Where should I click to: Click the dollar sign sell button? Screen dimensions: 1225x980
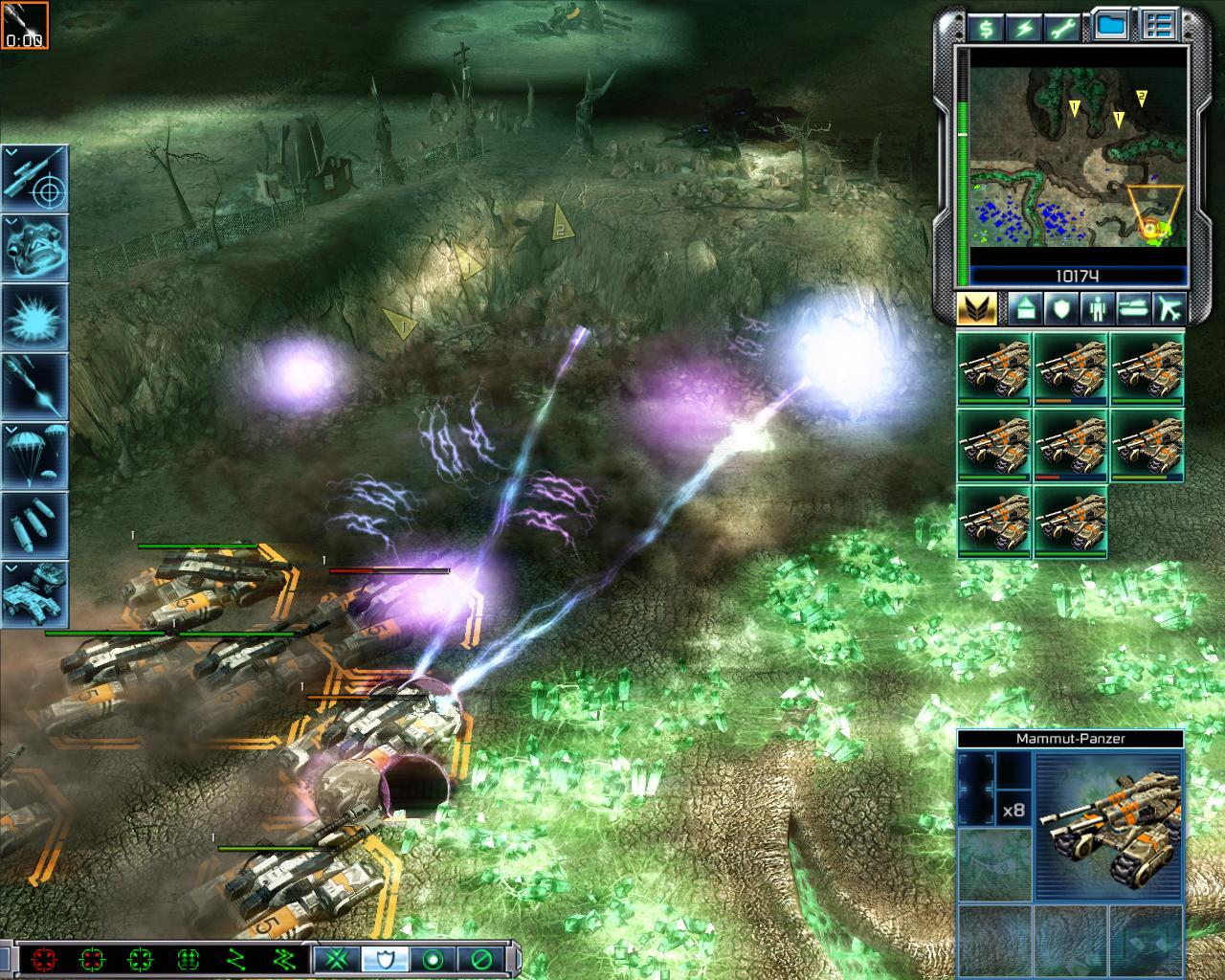click(x=985, y=27)
